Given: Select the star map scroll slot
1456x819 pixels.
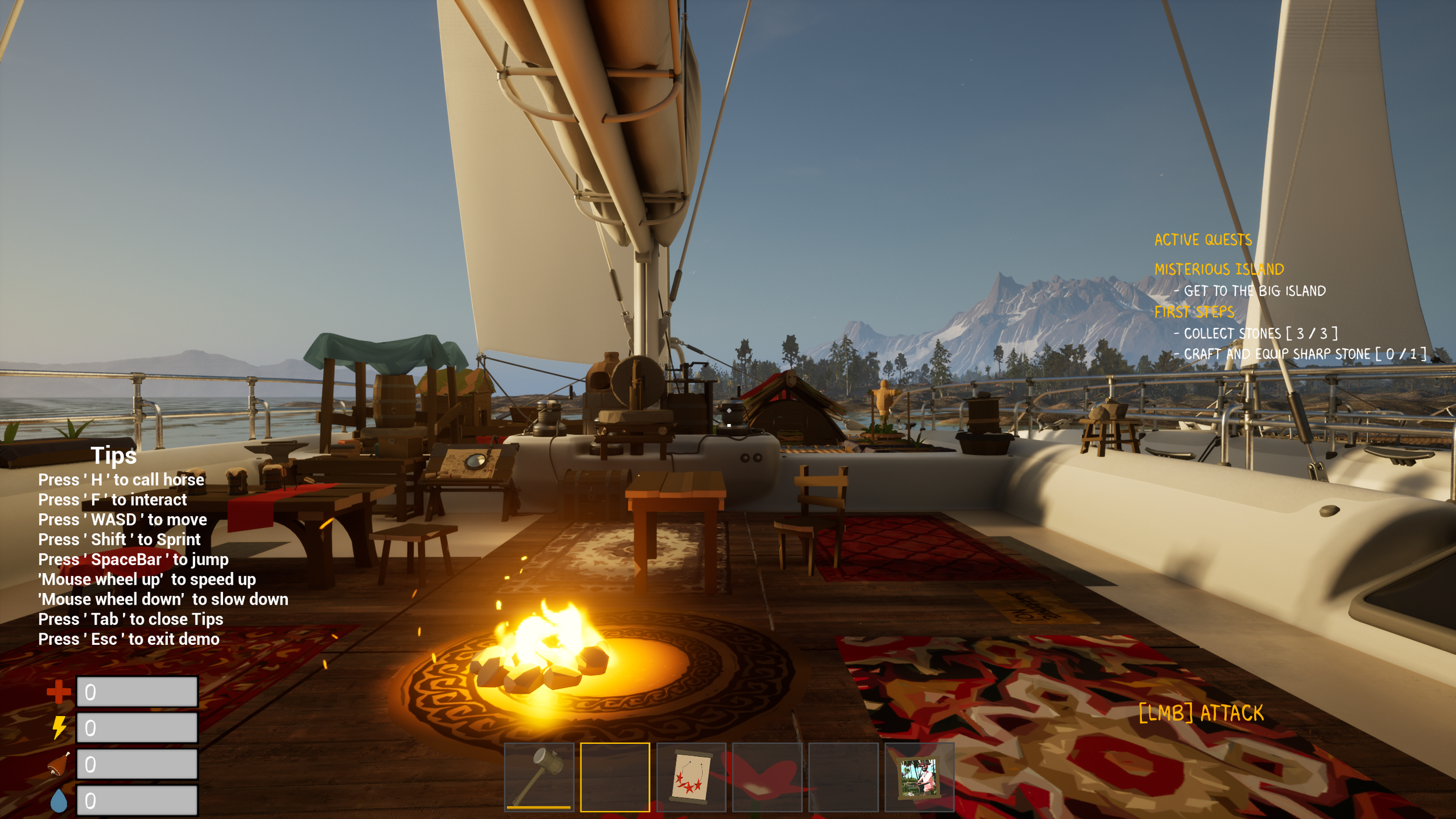Looking at the screenshot, I should tap(691, 776).
